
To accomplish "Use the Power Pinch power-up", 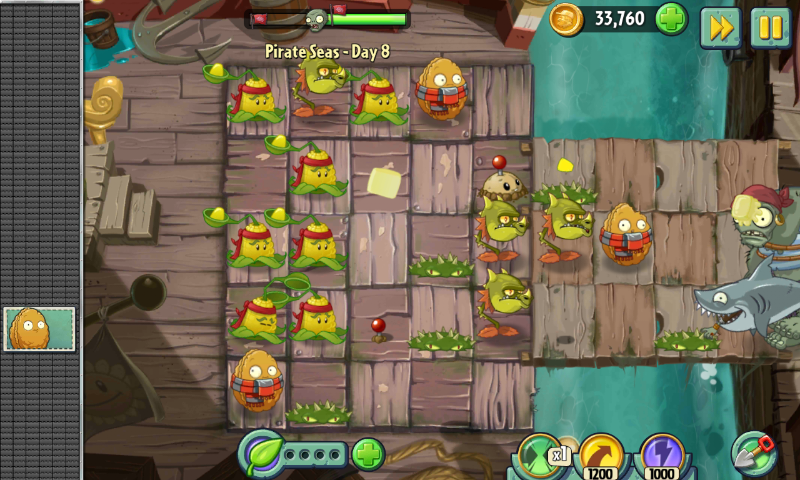I will click(540, 455).
